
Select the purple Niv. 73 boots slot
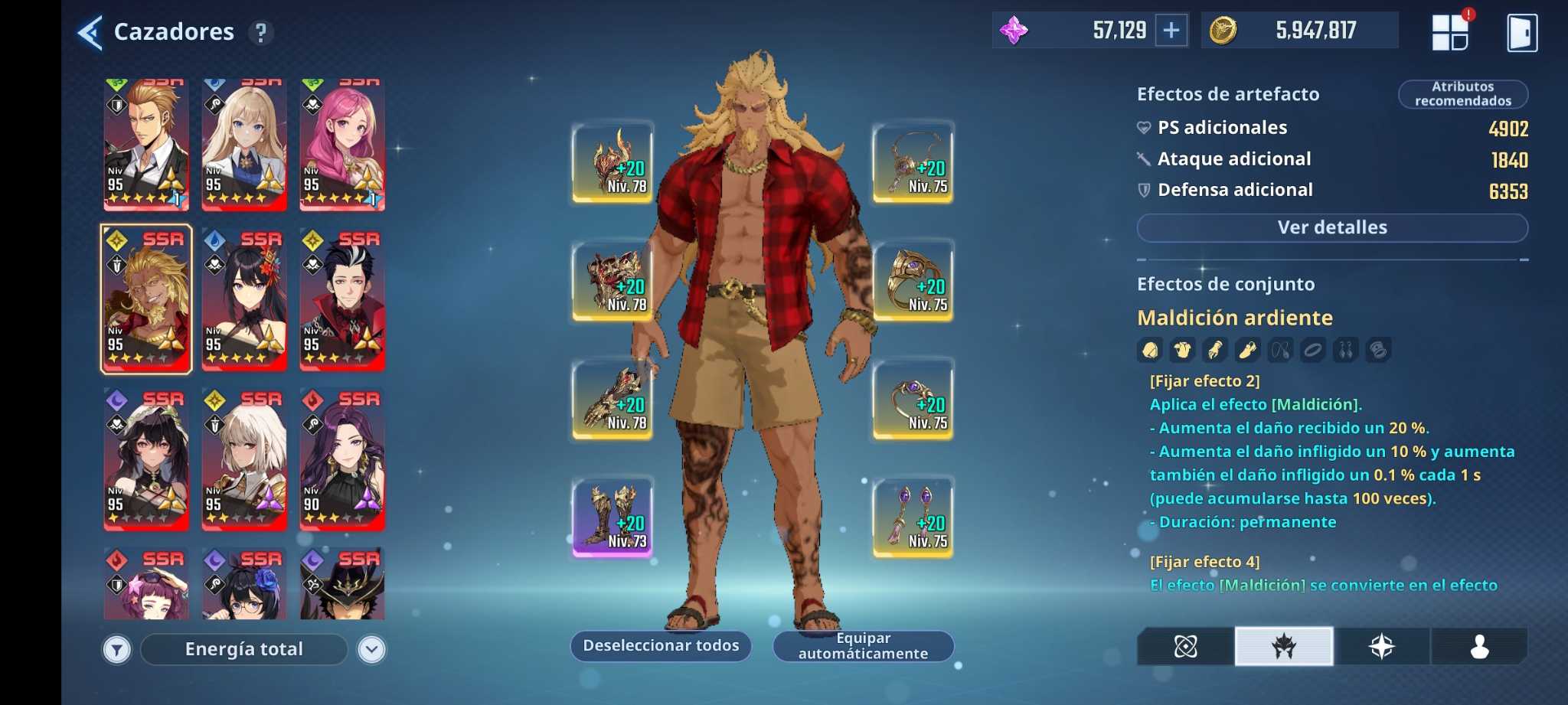612,518
